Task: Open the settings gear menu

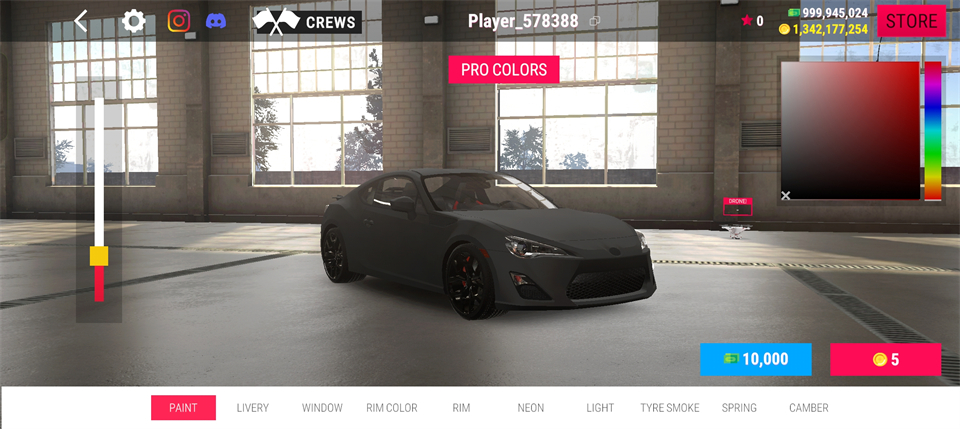Action: tap(134, 21)
